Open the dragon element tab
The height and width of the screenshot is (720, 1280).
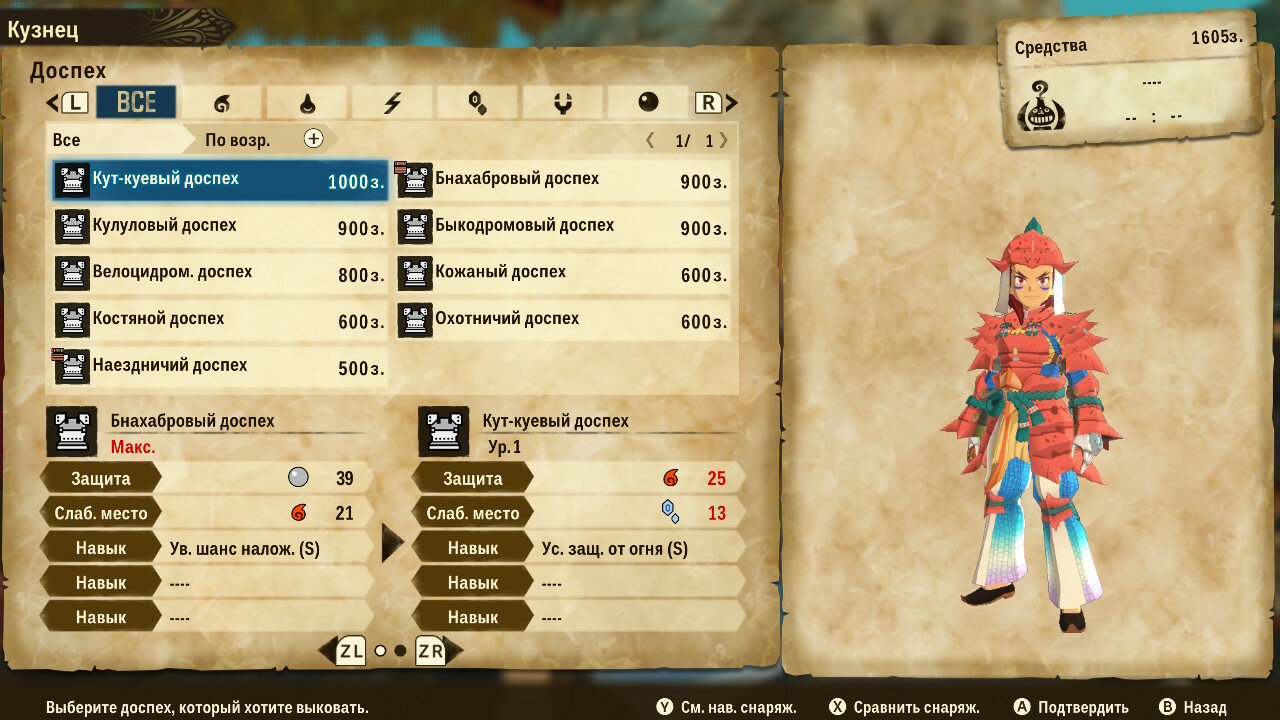click(562, 102)
